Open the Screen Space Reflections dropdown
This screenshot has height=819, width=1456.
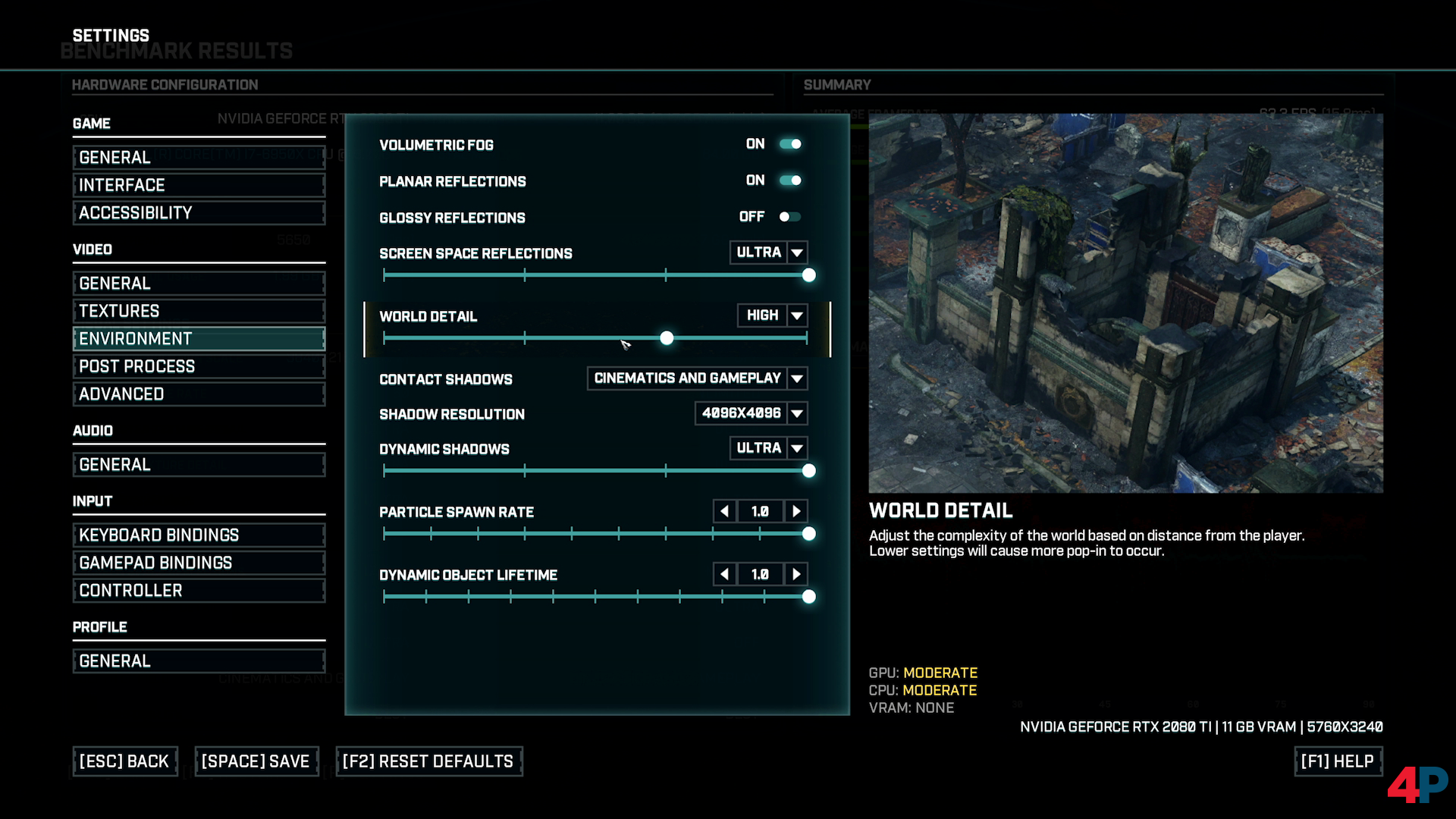(797, 253)
